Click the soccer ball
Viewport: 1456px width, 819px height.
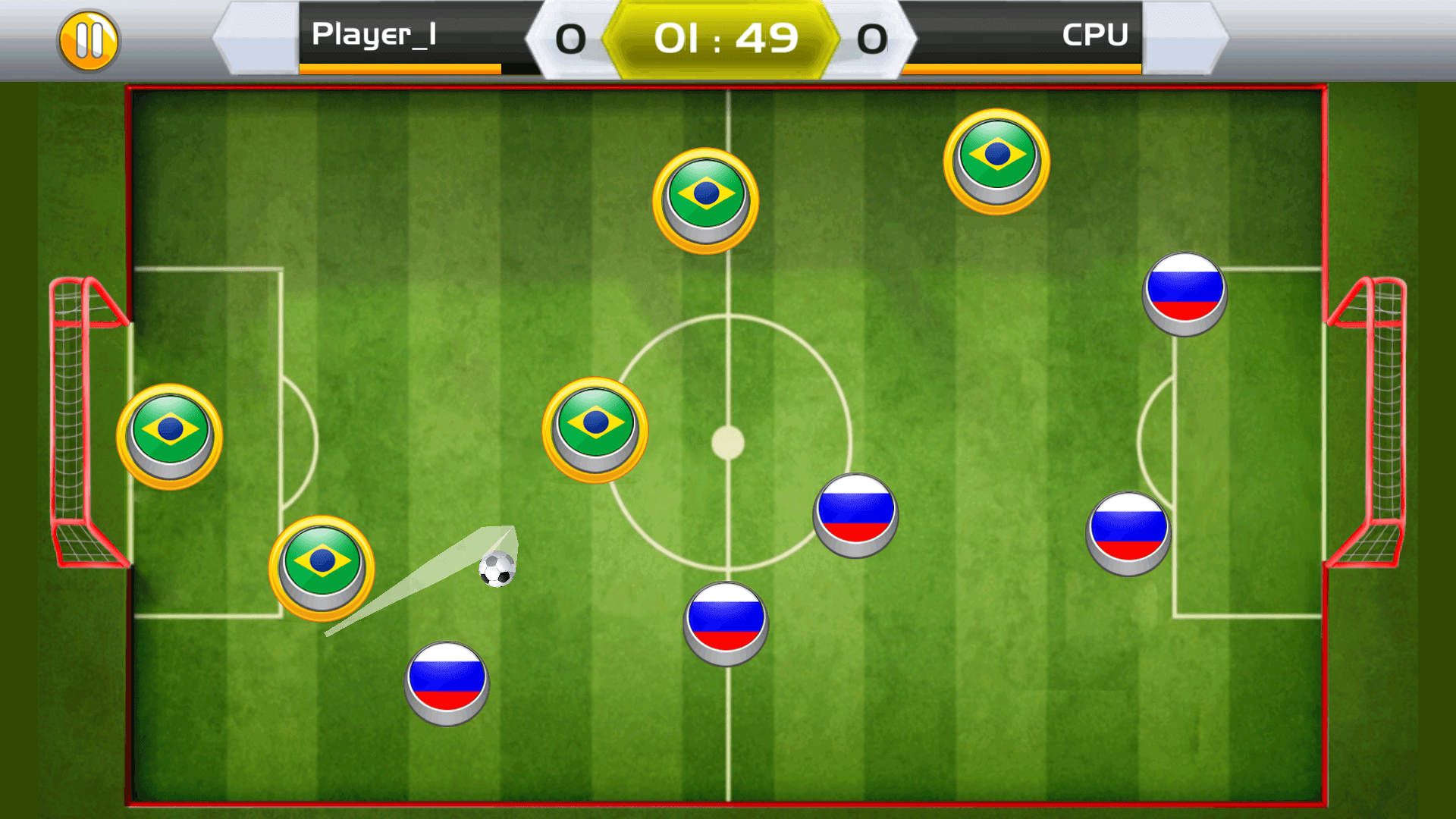click(x=497, y=570)
